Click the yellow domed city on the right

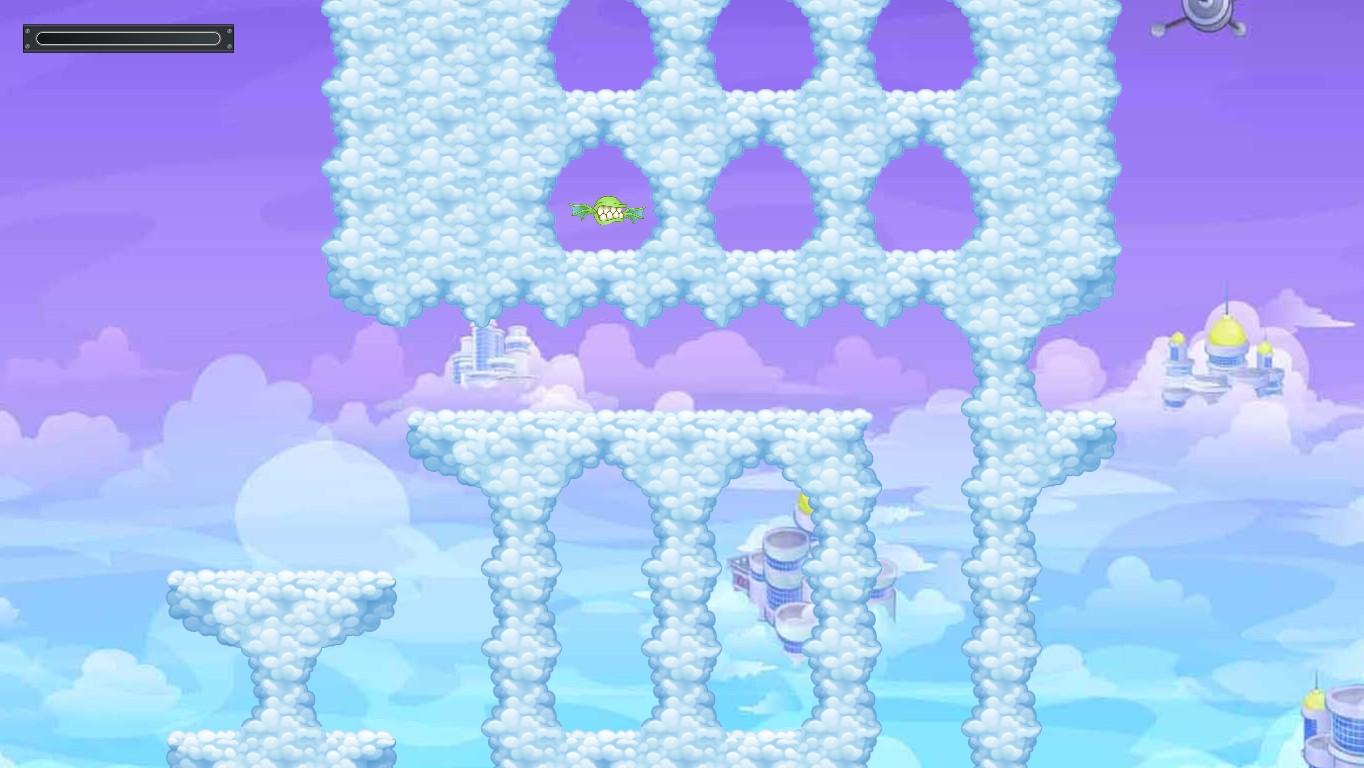(1225, 340)
